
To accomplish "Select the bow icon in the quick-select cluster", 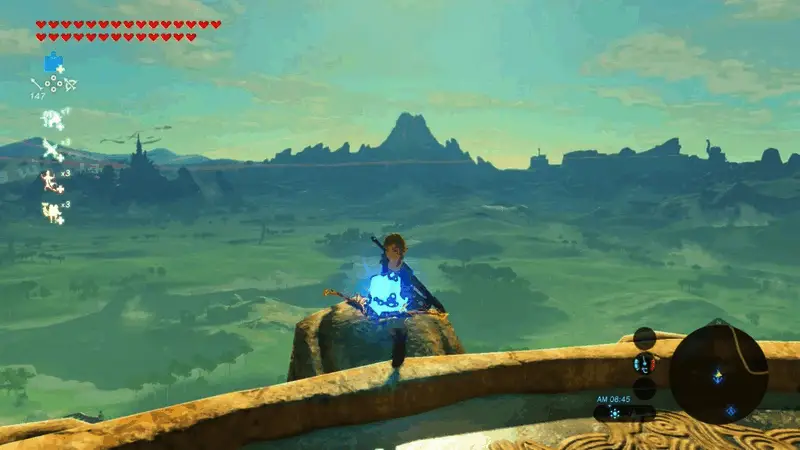I will [x=70, y=85].
